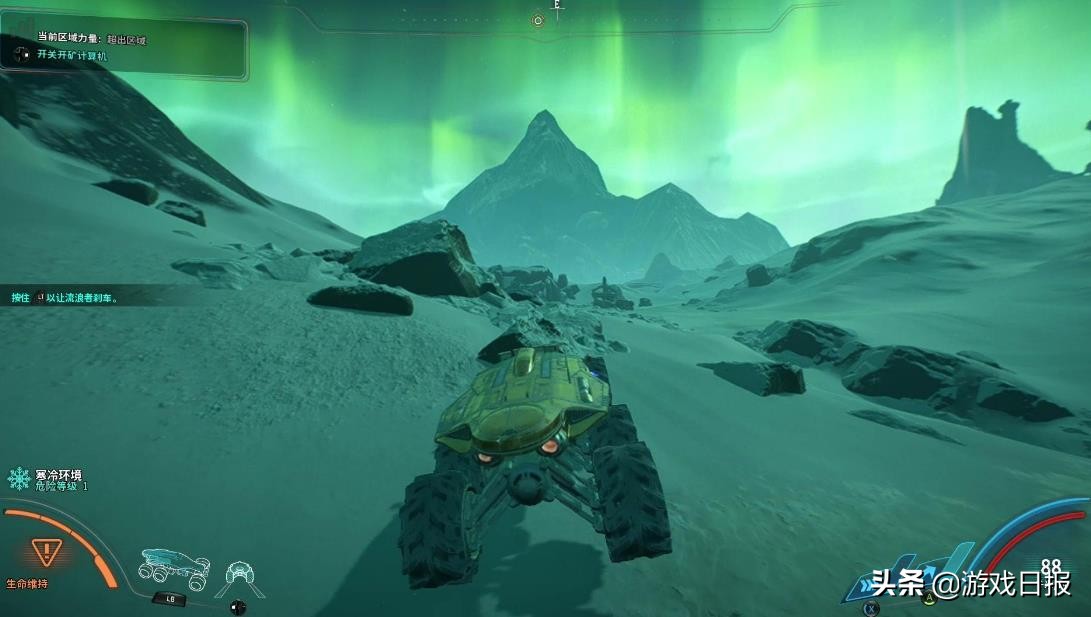Click the compass waypoint marker circle
1091x617 pixels.
(x=538, y=20)
